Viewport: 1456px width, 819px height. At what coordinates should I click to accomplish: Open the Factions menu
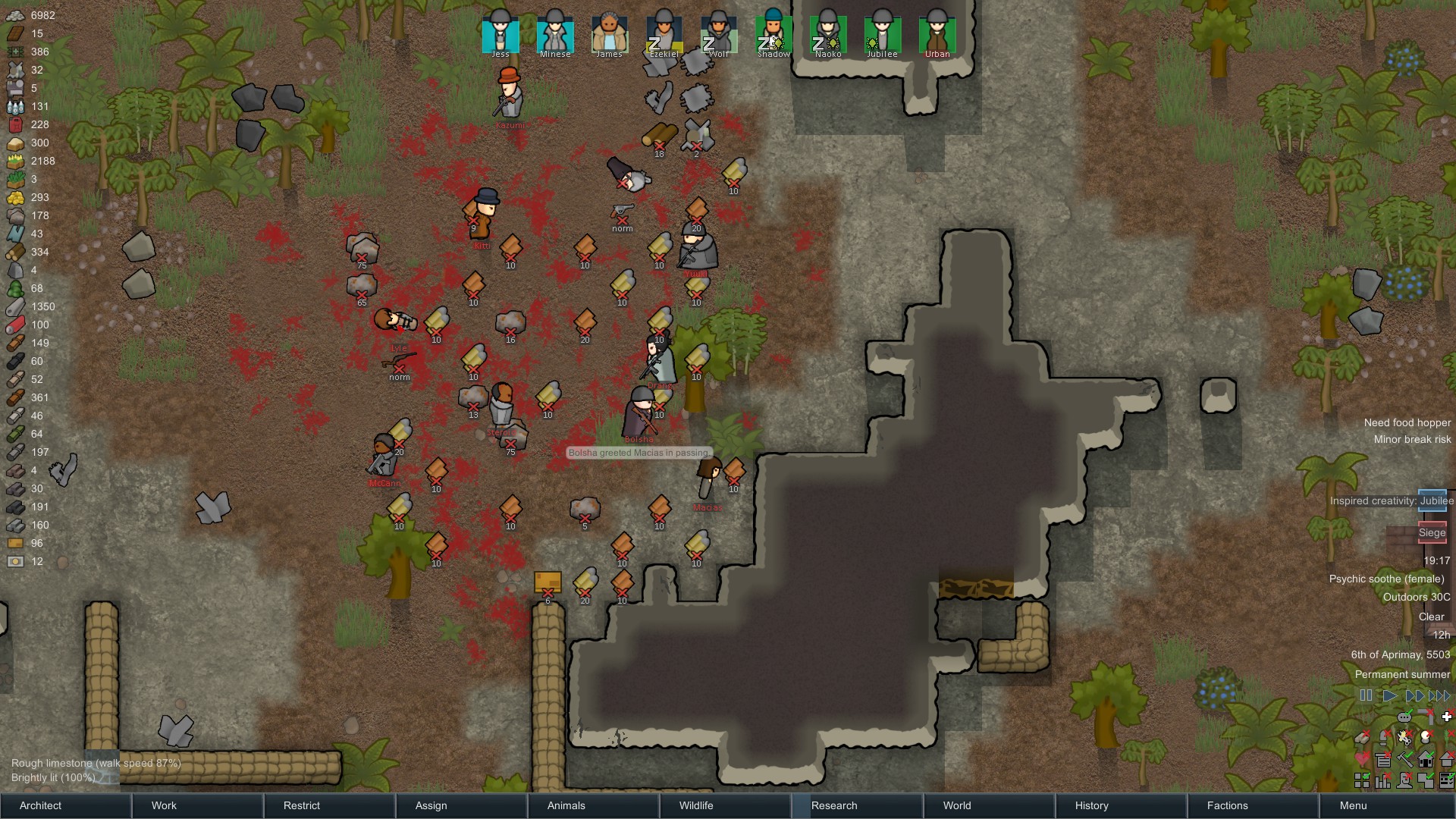pos(1225,805)
